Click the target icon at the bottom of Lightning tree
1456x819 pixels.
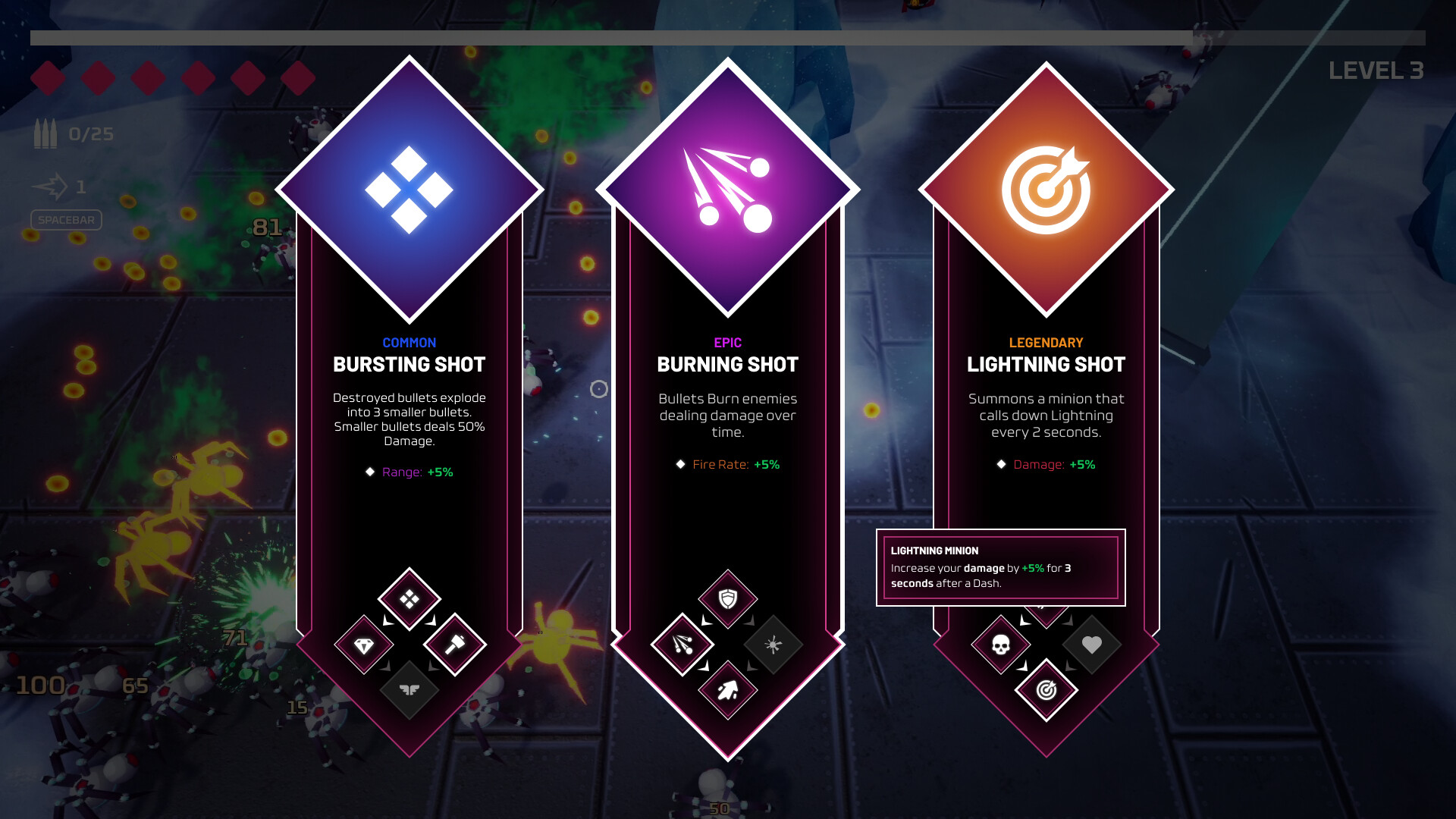1045,692
